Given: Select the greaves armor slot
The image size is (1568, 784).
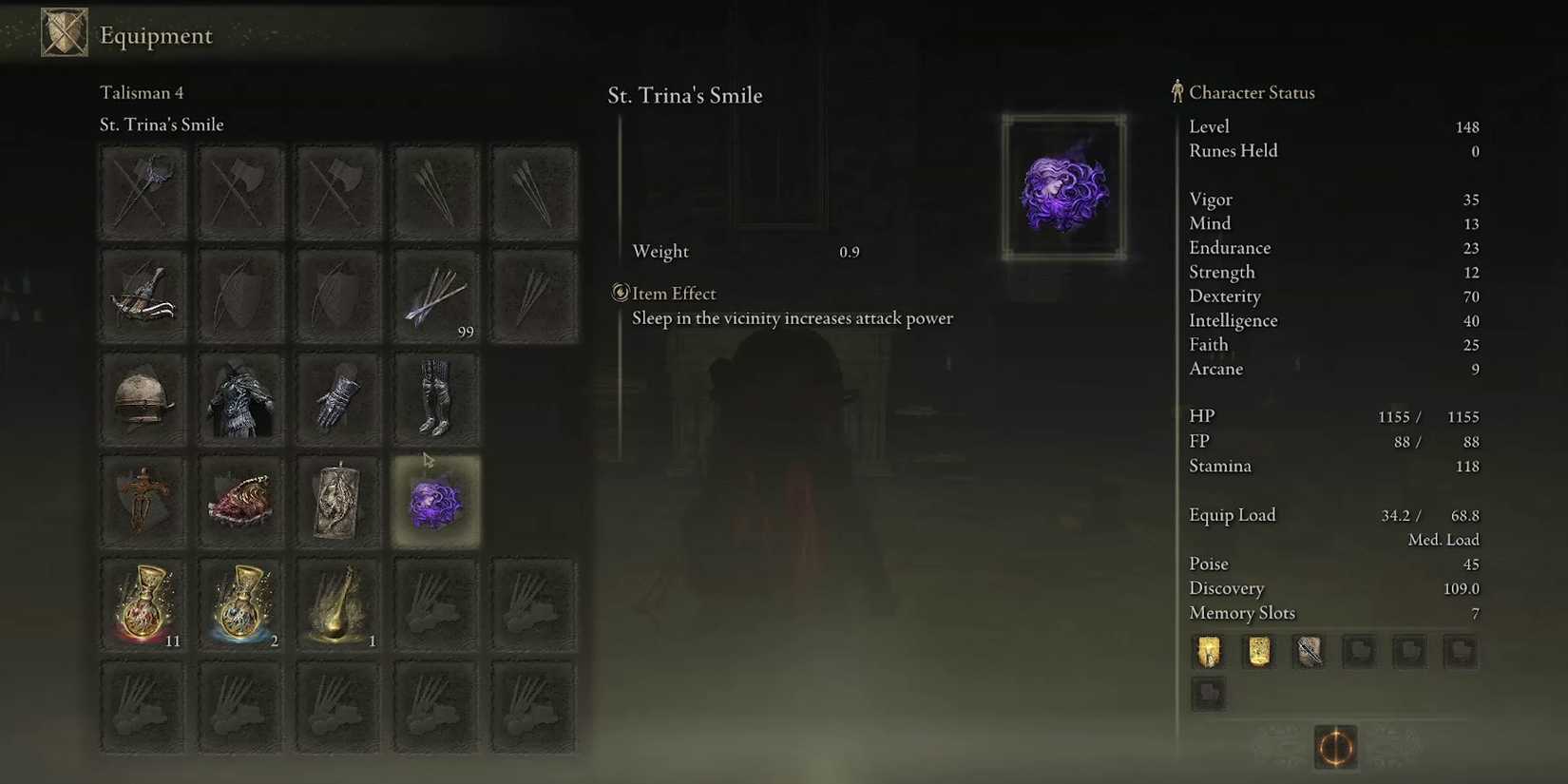Looking at the screenshot, I should coord(435,399).
